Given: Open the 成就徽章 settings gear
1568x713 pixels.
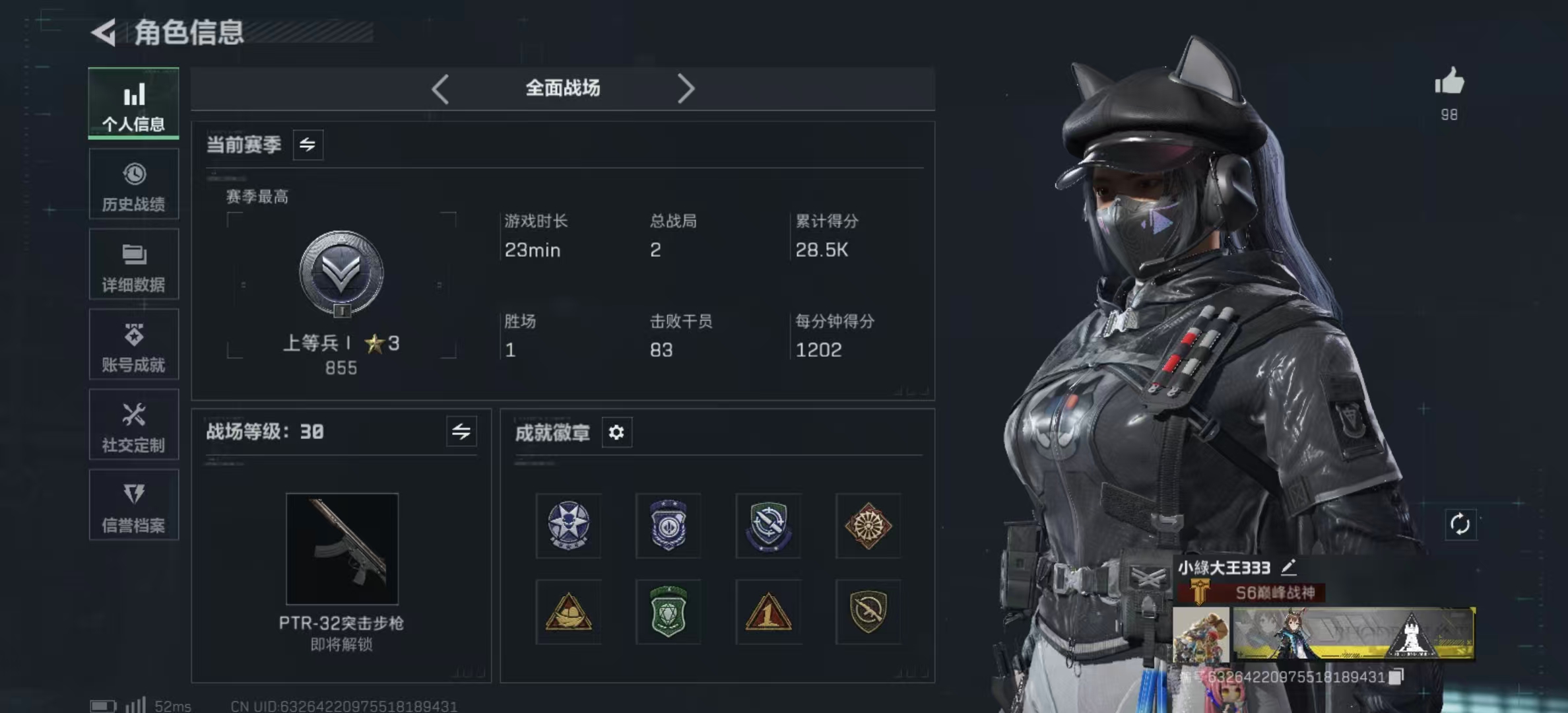Looking at the screenshot, I should pos(618,432).
